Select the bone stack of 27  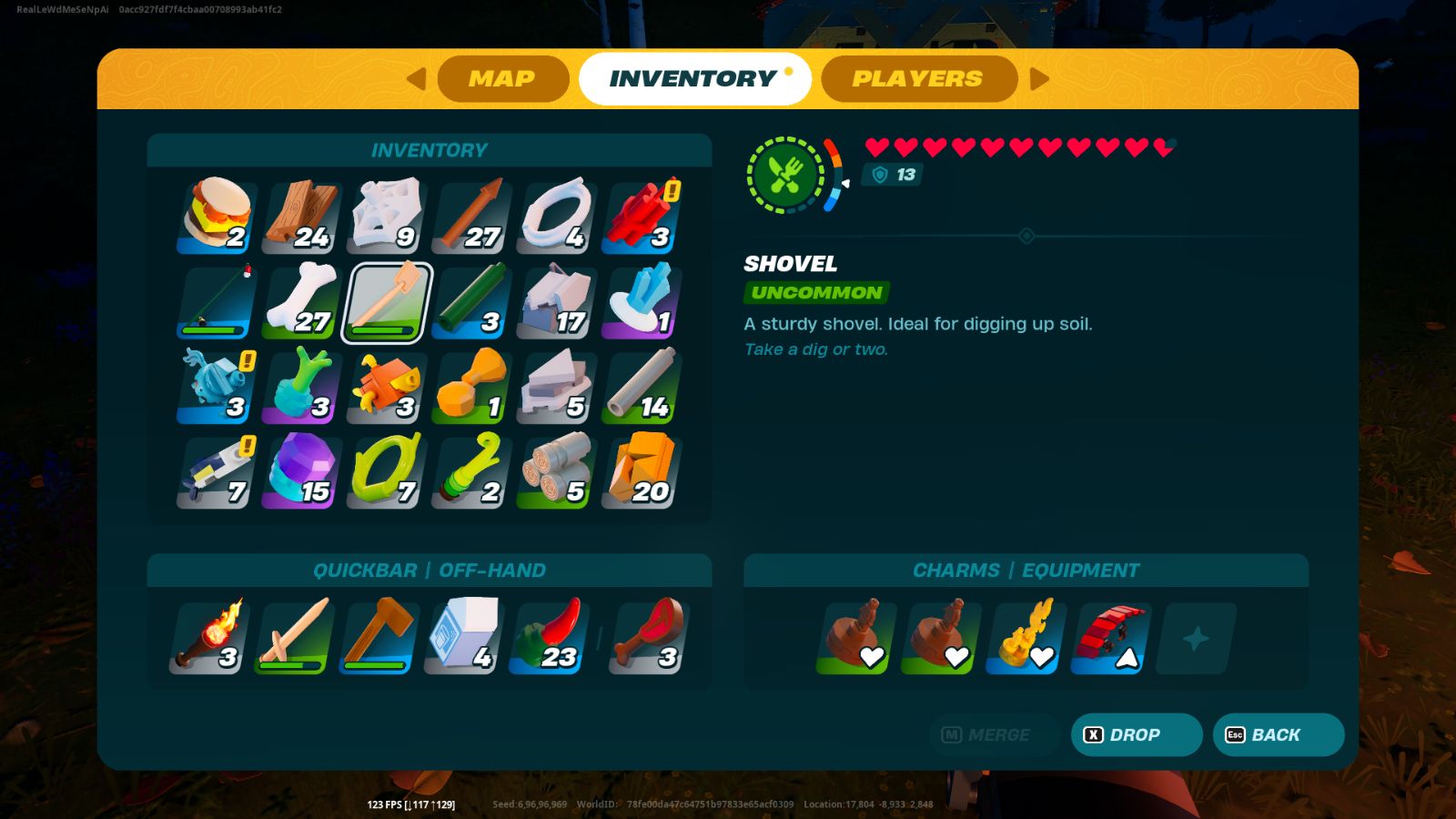[x=302, y=302]
